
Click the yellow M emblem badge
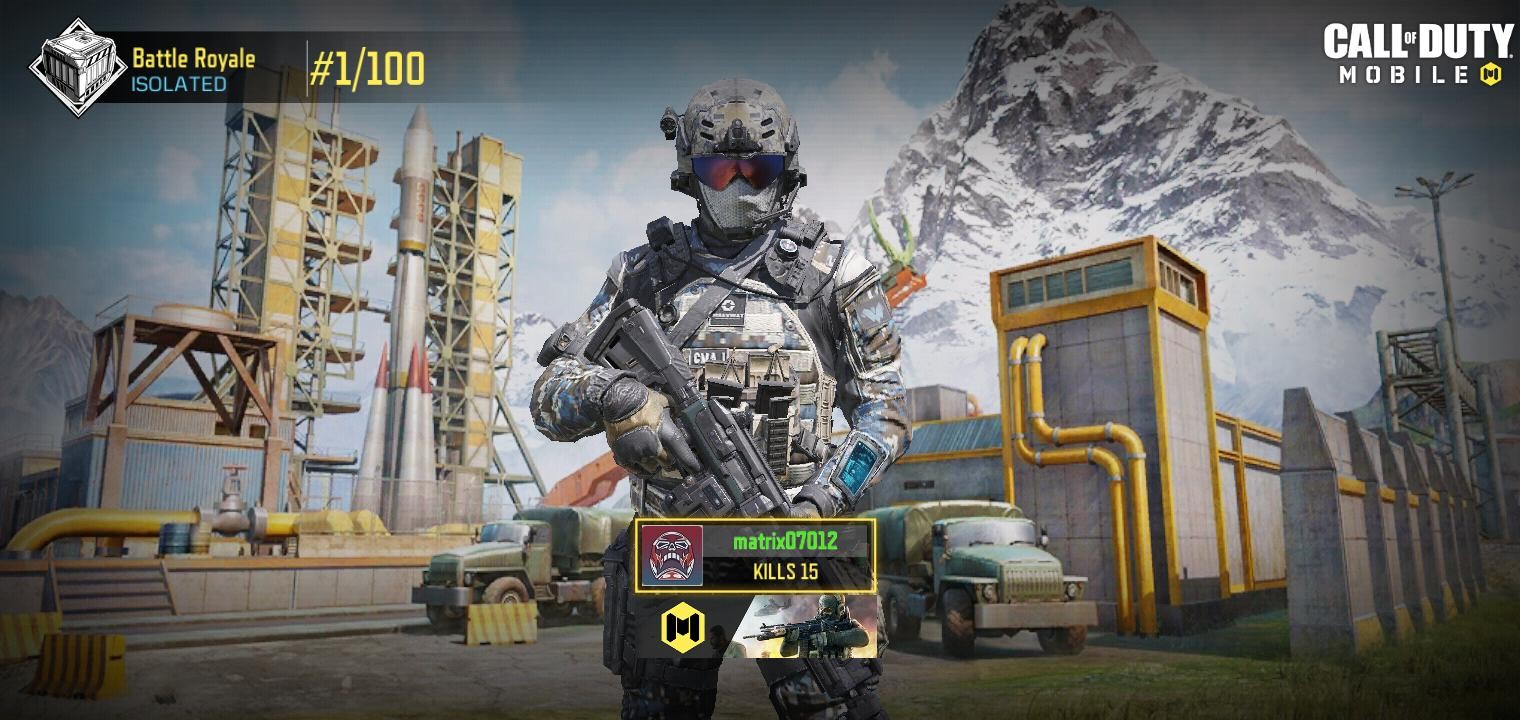click(683, 628)
